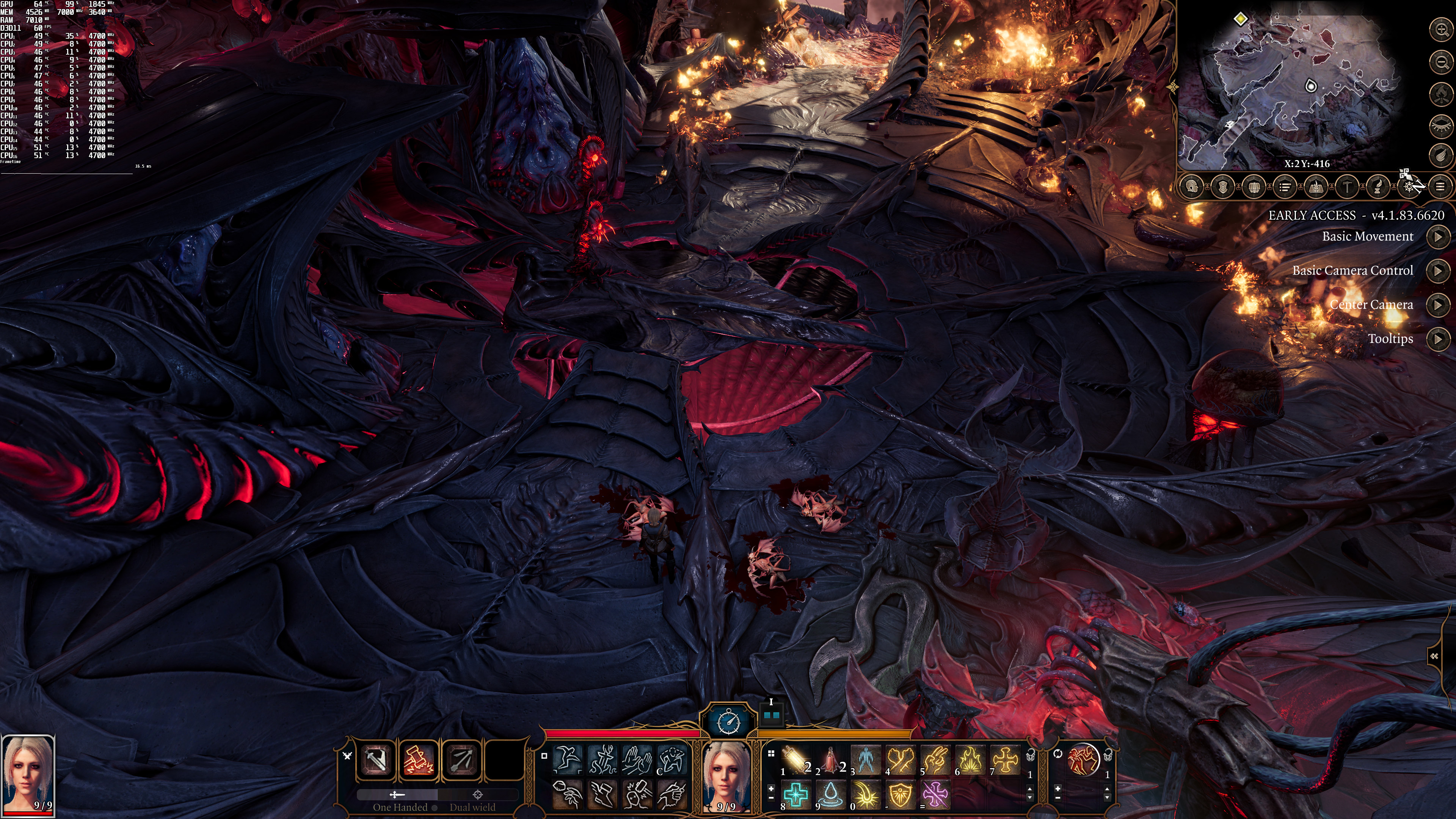Cast the cyan cross healing spell in slot 8

coord(796,794)
